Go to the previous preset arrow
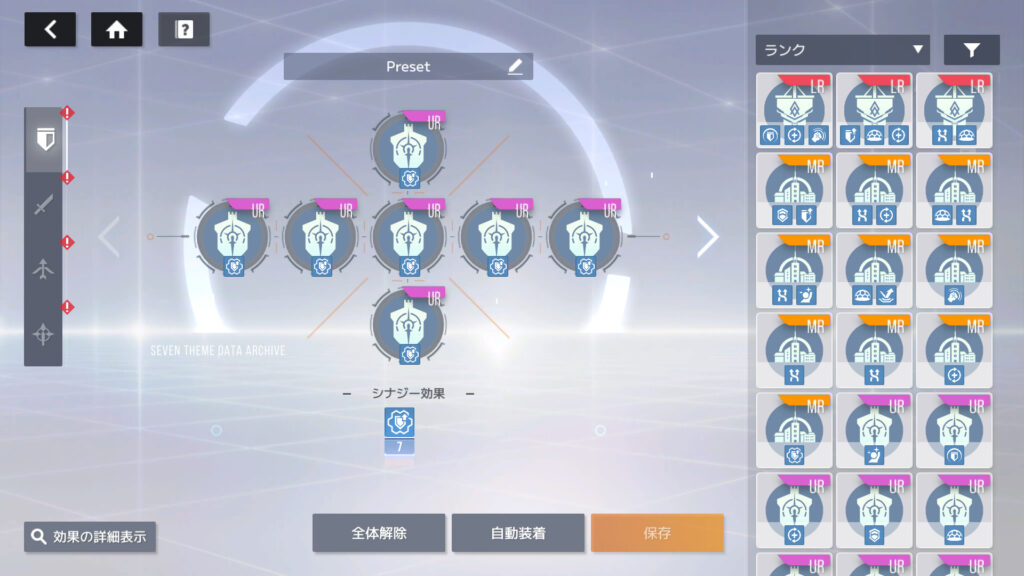Screen dimensions: 1024x576 point(109,237)
